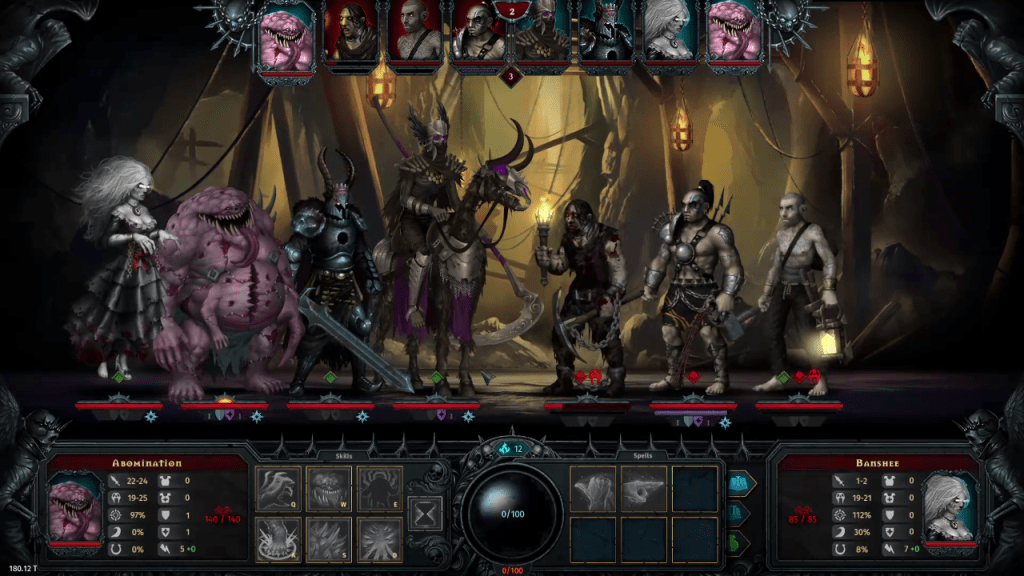Click the tattooed ogre portrait in turn order

point(479,33)
